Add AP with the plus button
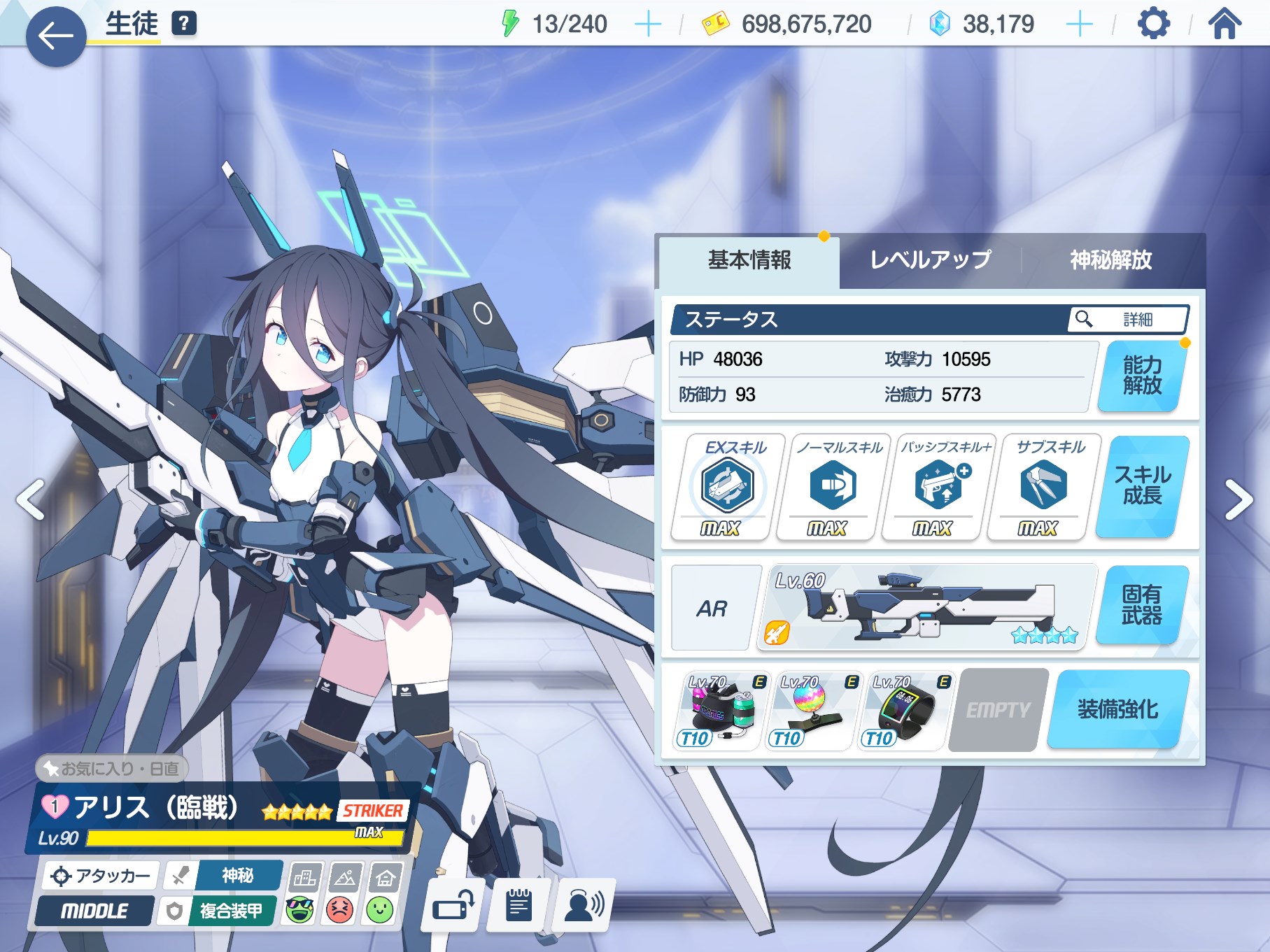 point(647,25)
